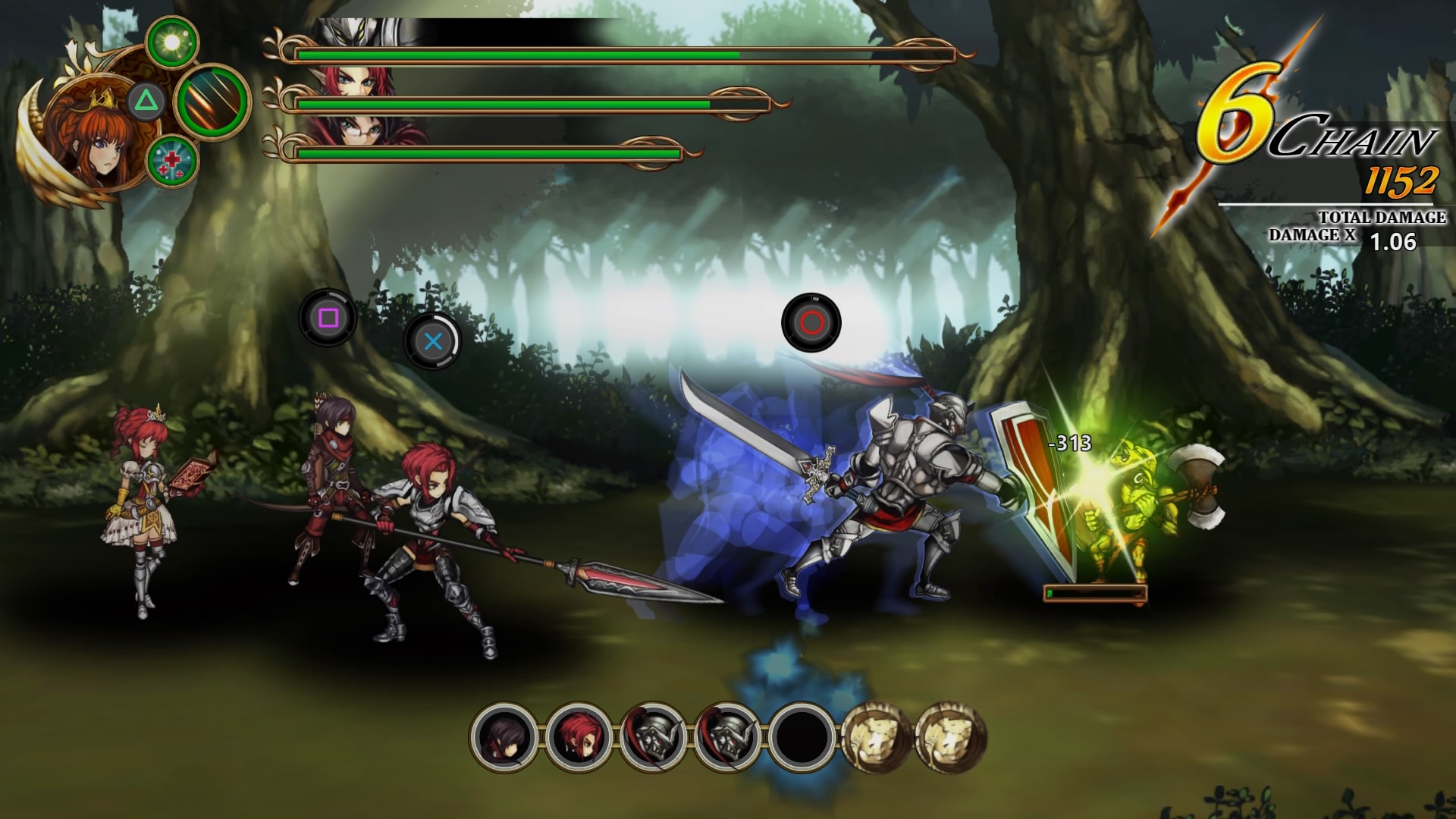Screen dimensions: 1456x819
Task: Select the dark-haired archer in turn queue
Action: 504,737
